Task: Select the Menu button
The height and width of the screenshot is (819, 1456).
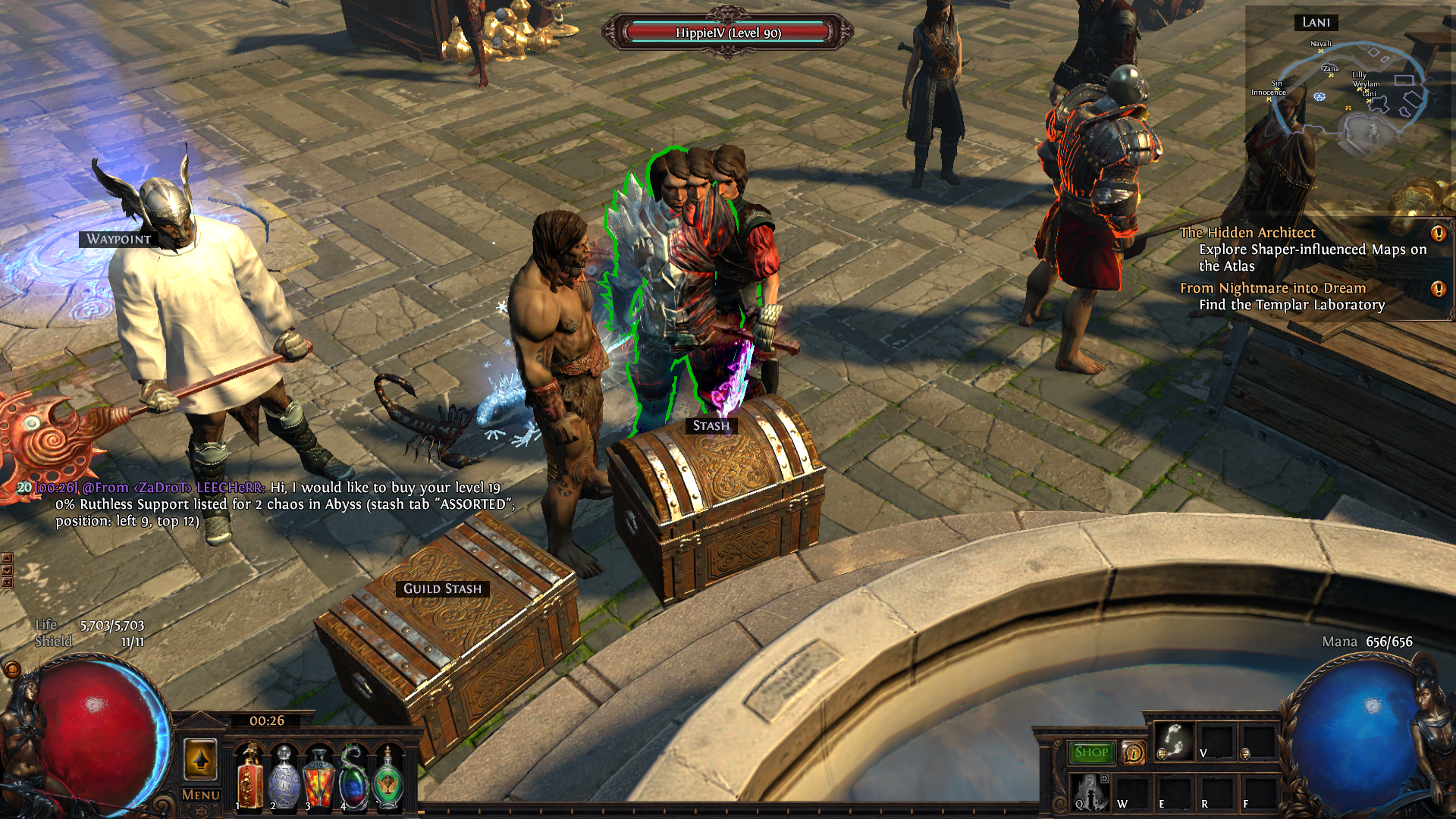Action: coord(199,794)
